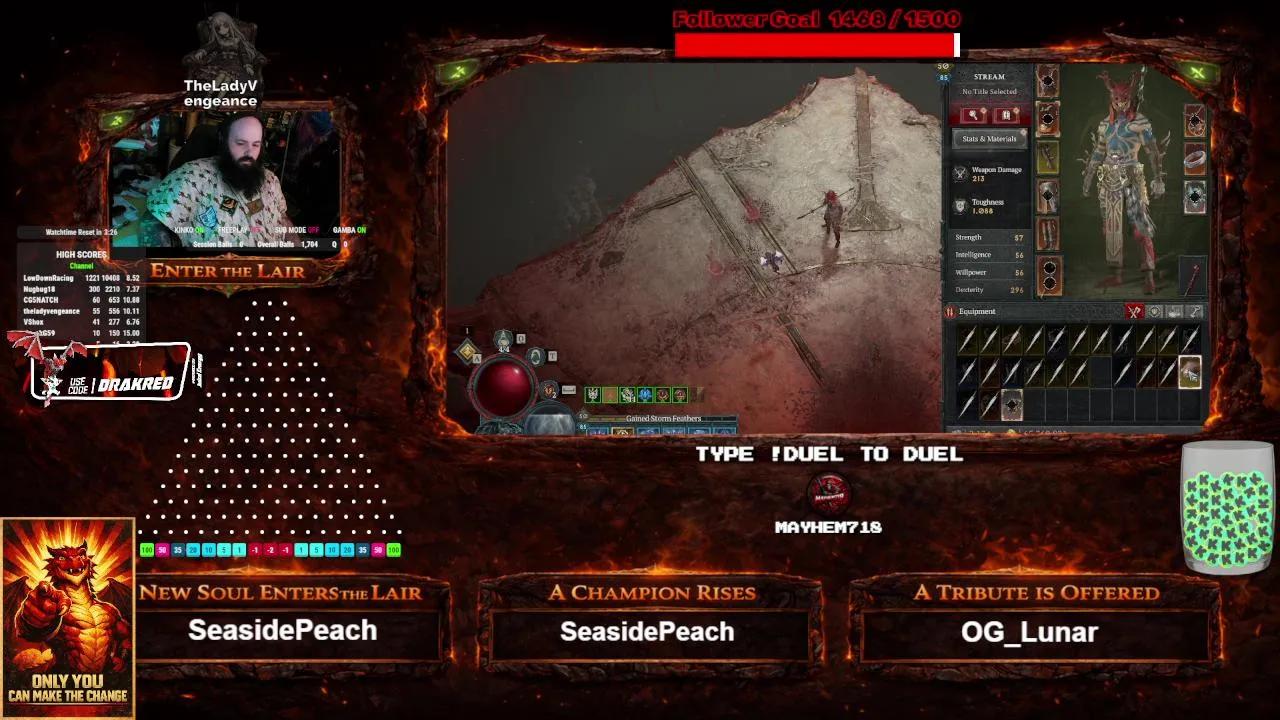Switch to the STREAM tab
This screenshot has height=720, width=1280.
(989, 76)
